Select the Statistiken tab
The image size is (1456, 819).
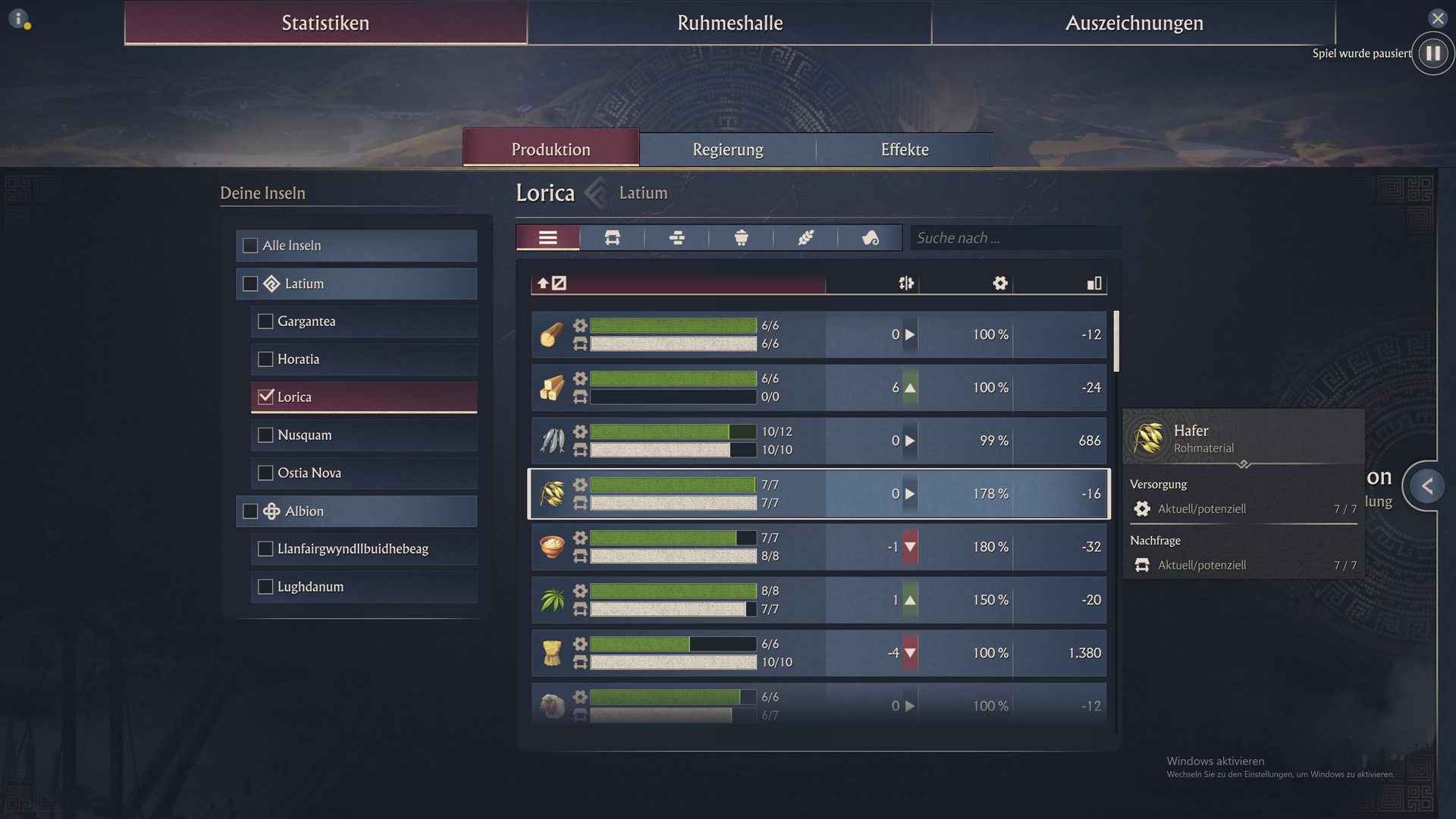click(x=325, y=23)
